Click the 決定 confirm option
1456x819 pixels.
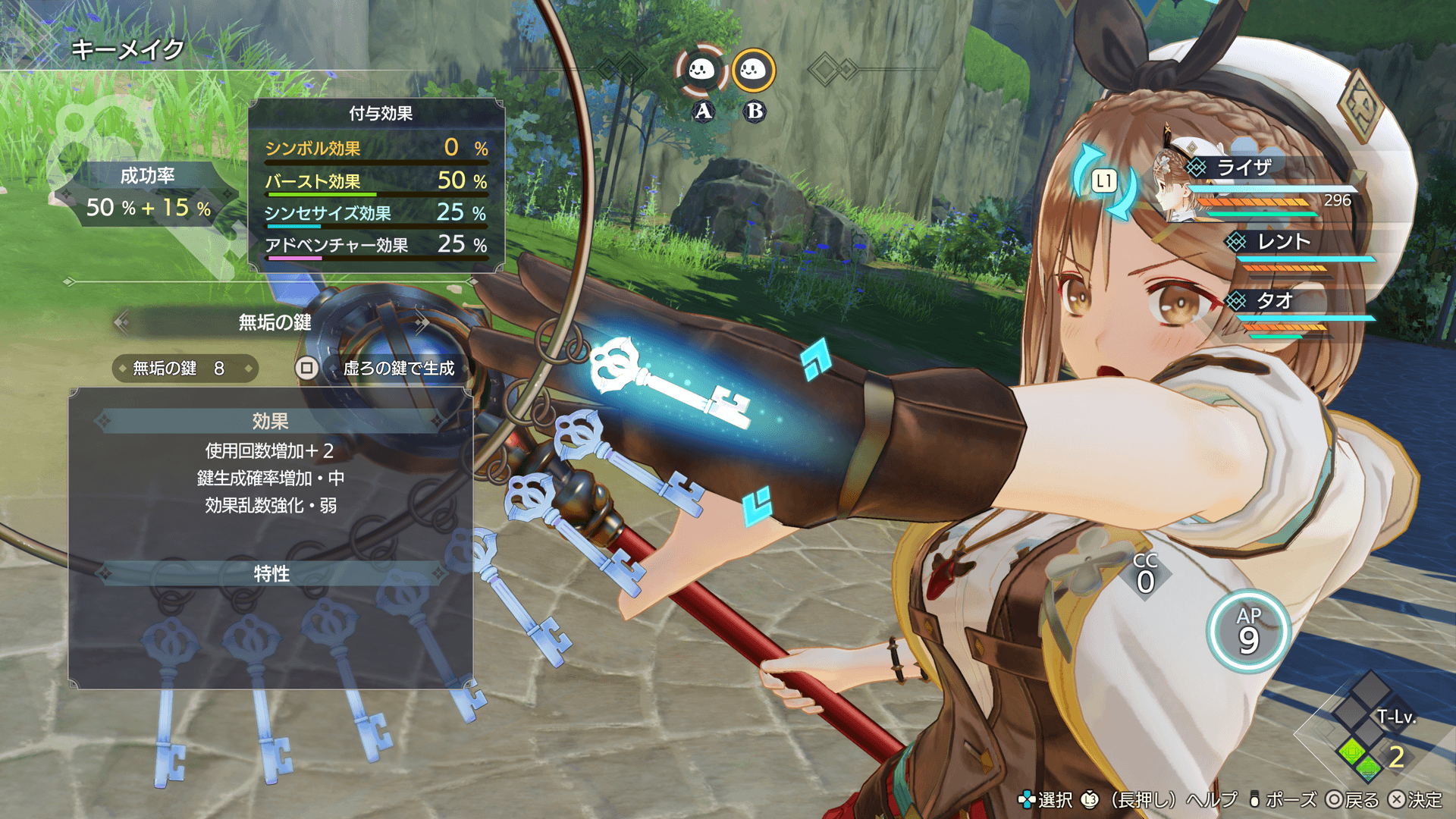coord(1416,800)
